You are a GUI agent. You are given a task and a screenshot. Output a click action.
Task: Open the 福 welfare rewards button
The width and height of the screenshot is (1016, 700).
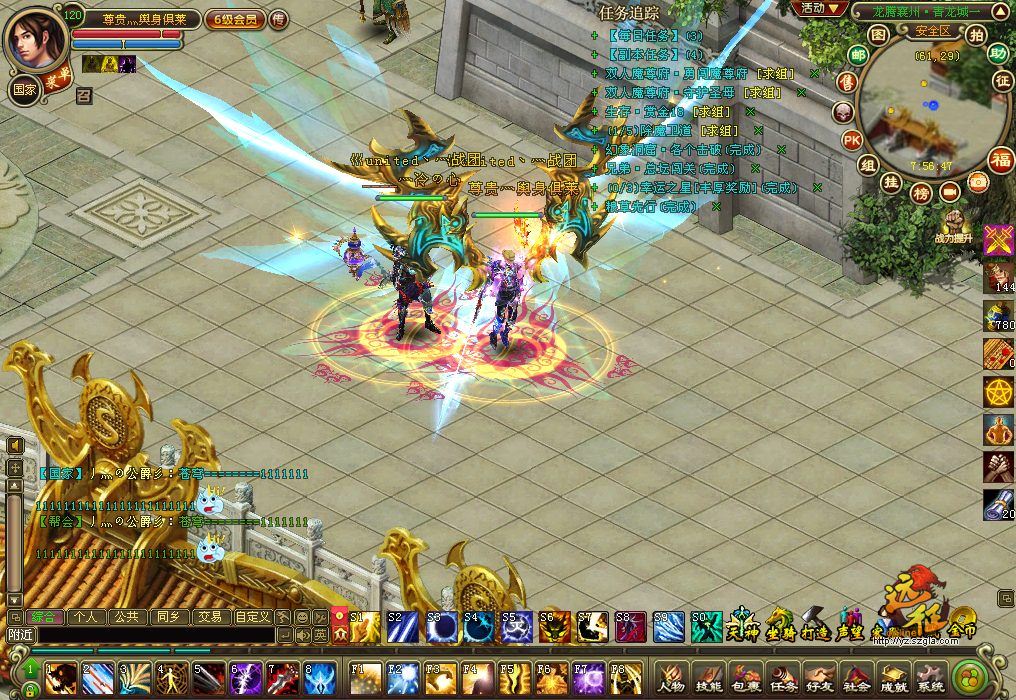click(x=999, y=159)
